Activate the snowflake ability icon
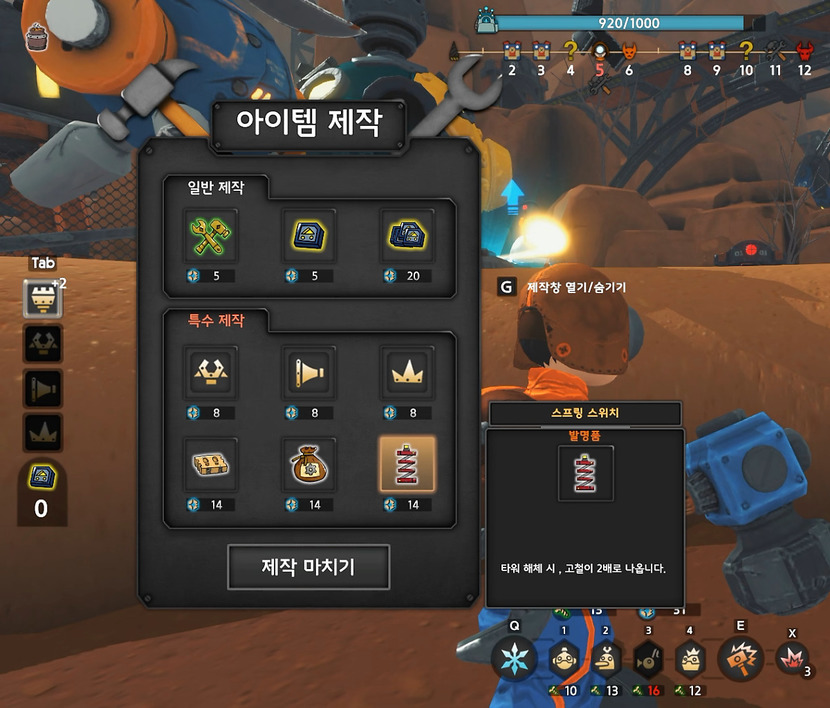This screenshot has height=708, width=830. tap(515, 659)
